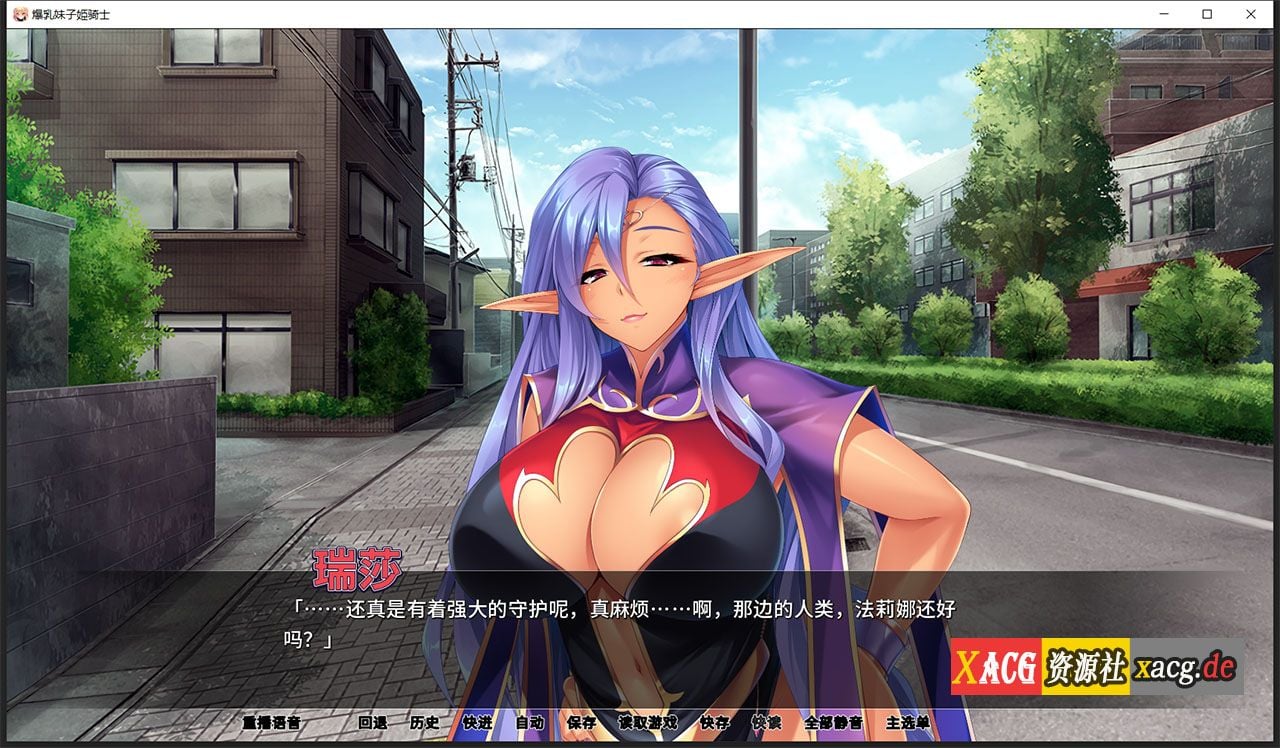Screen dimensions: 1280x748
Task: Toggle 快进 fast-forward mode
Action: pyautogui.click(x=478, y=723)
